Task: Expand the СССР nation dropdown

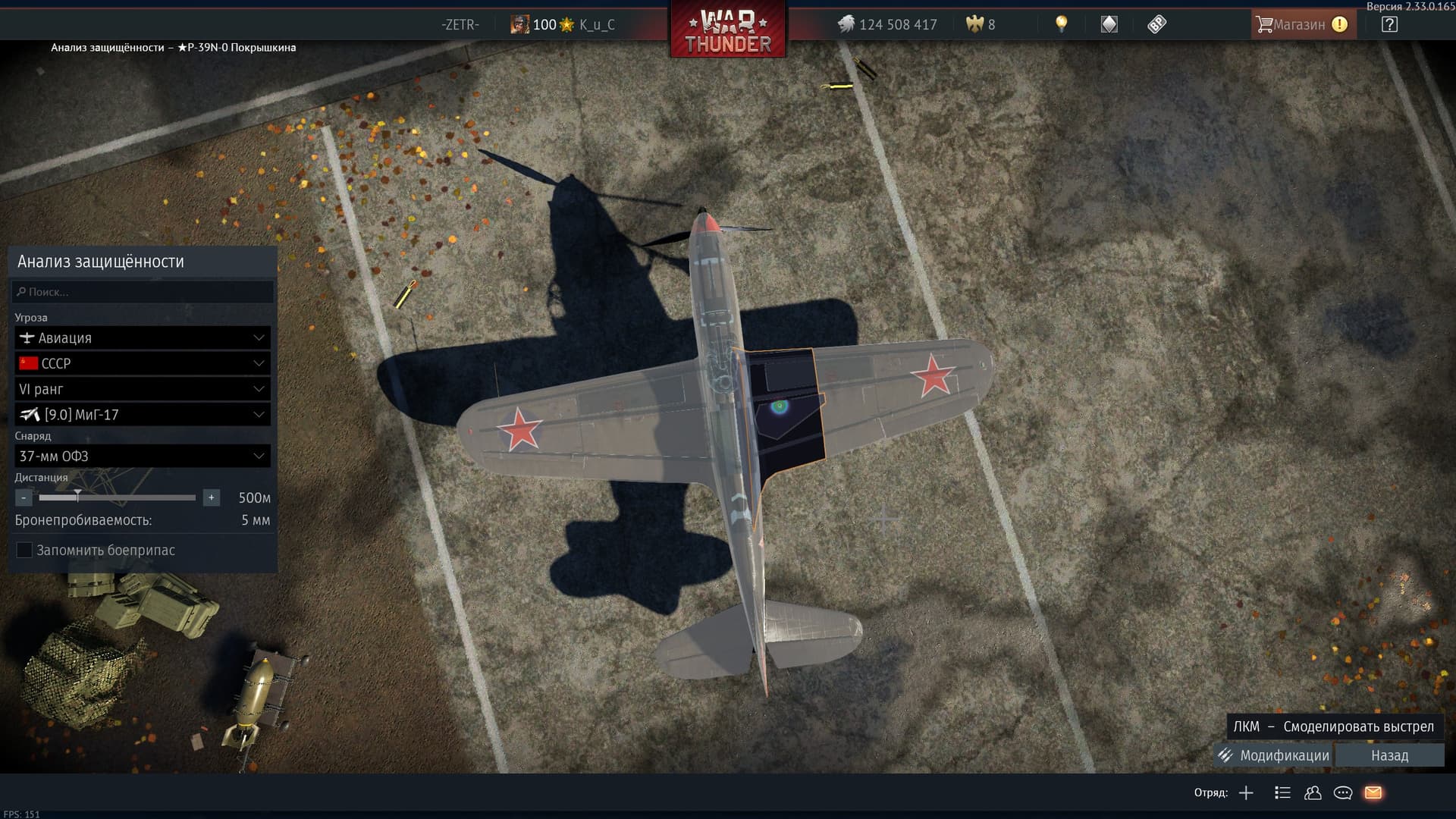Action: tap(143, 364)
